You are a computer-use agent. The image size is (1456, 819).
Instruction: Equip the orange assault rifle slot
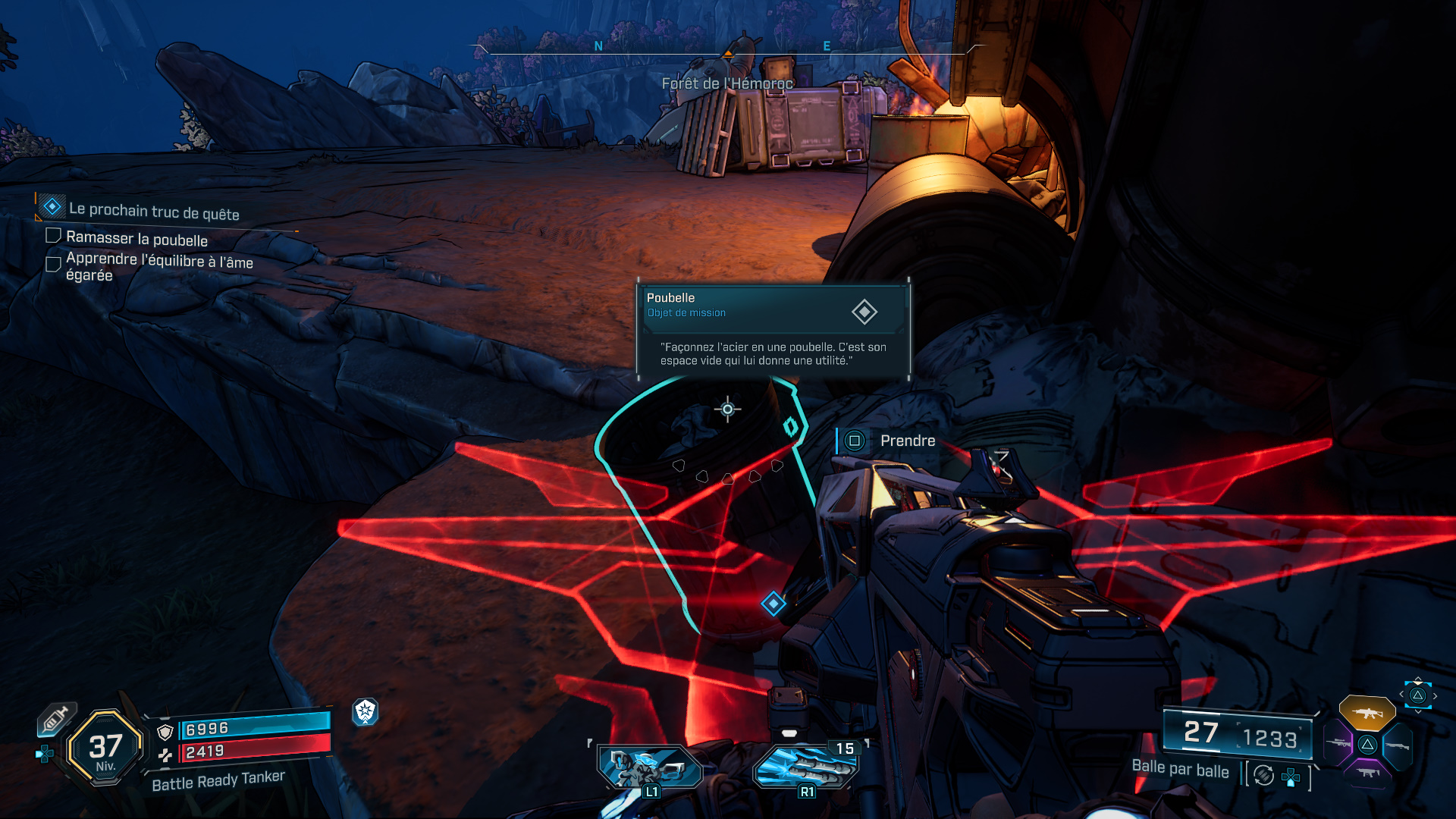point(1367,713)
